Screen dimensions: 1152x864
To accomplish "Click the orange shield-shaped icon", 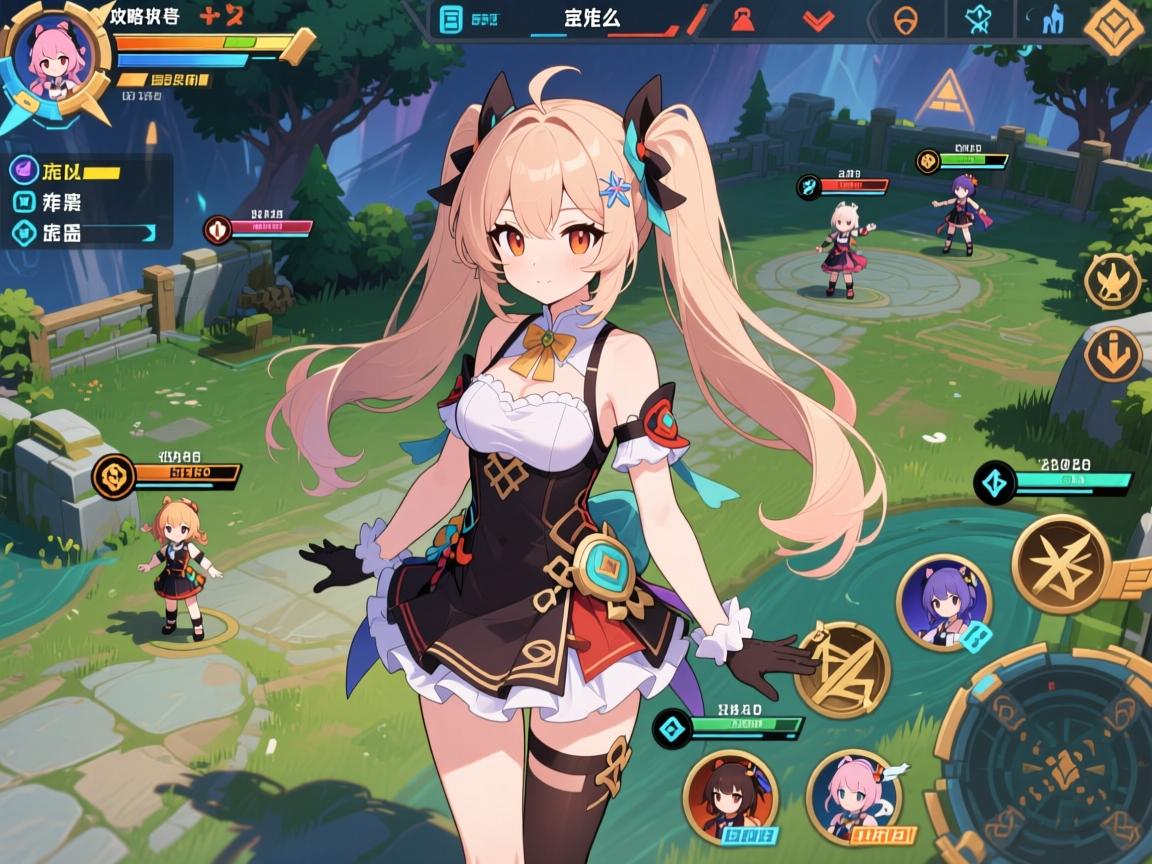I will pos(903,21).
